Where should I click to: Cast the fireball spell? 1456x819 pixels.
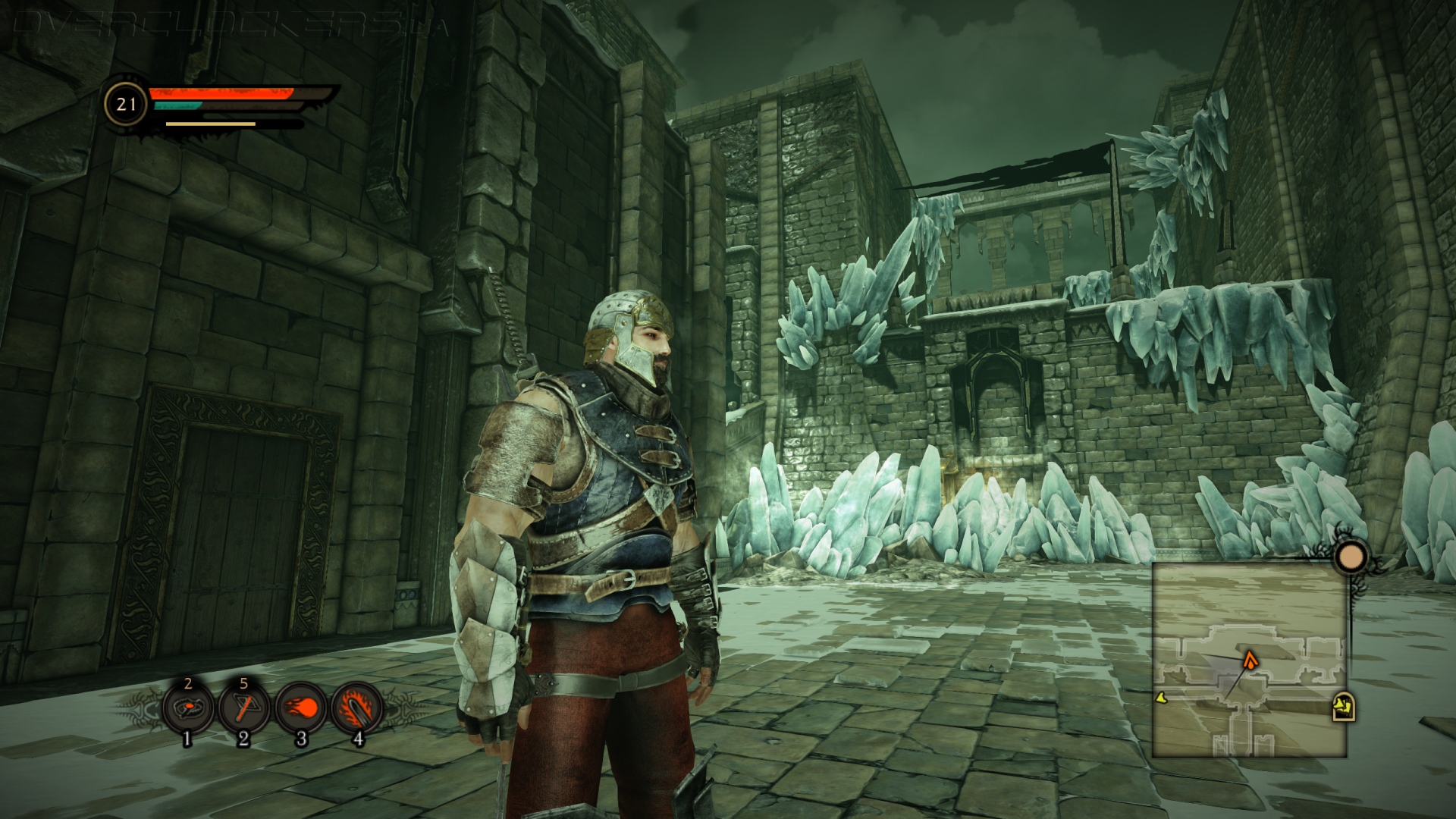300,709
